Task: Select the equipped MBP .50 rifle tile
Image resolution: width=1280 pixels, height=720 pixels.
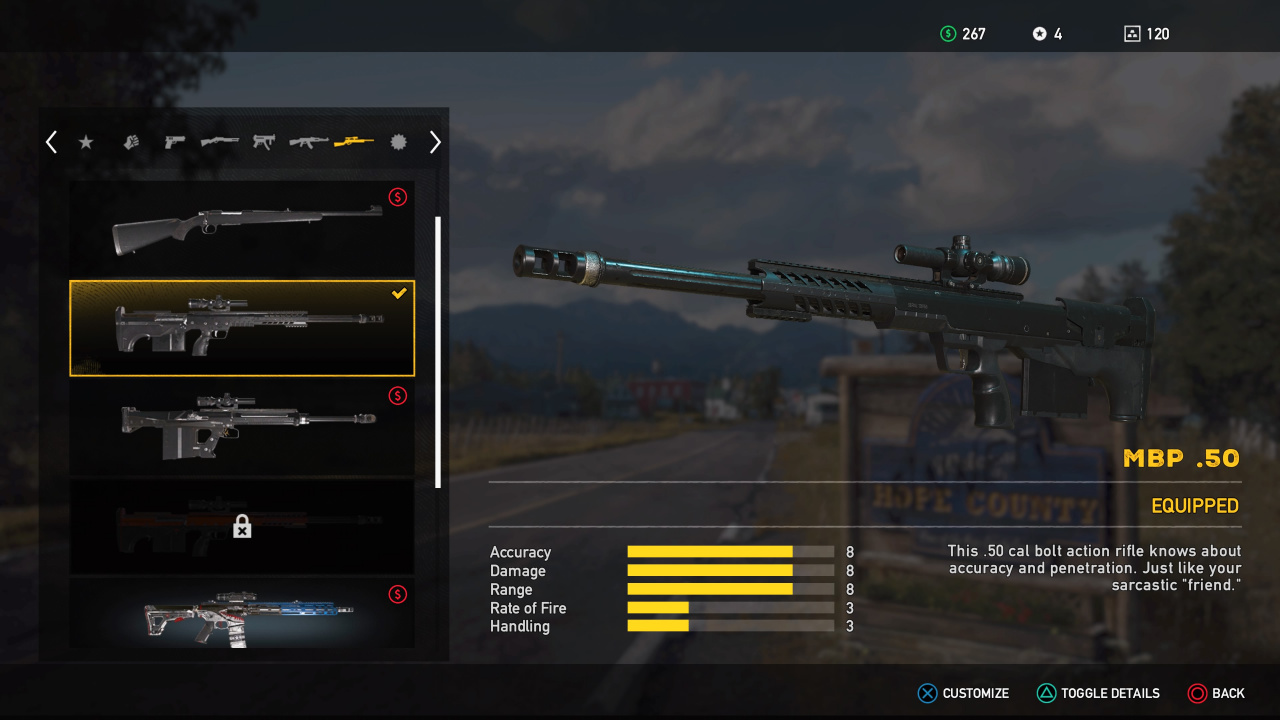Action: click(242, 328)
